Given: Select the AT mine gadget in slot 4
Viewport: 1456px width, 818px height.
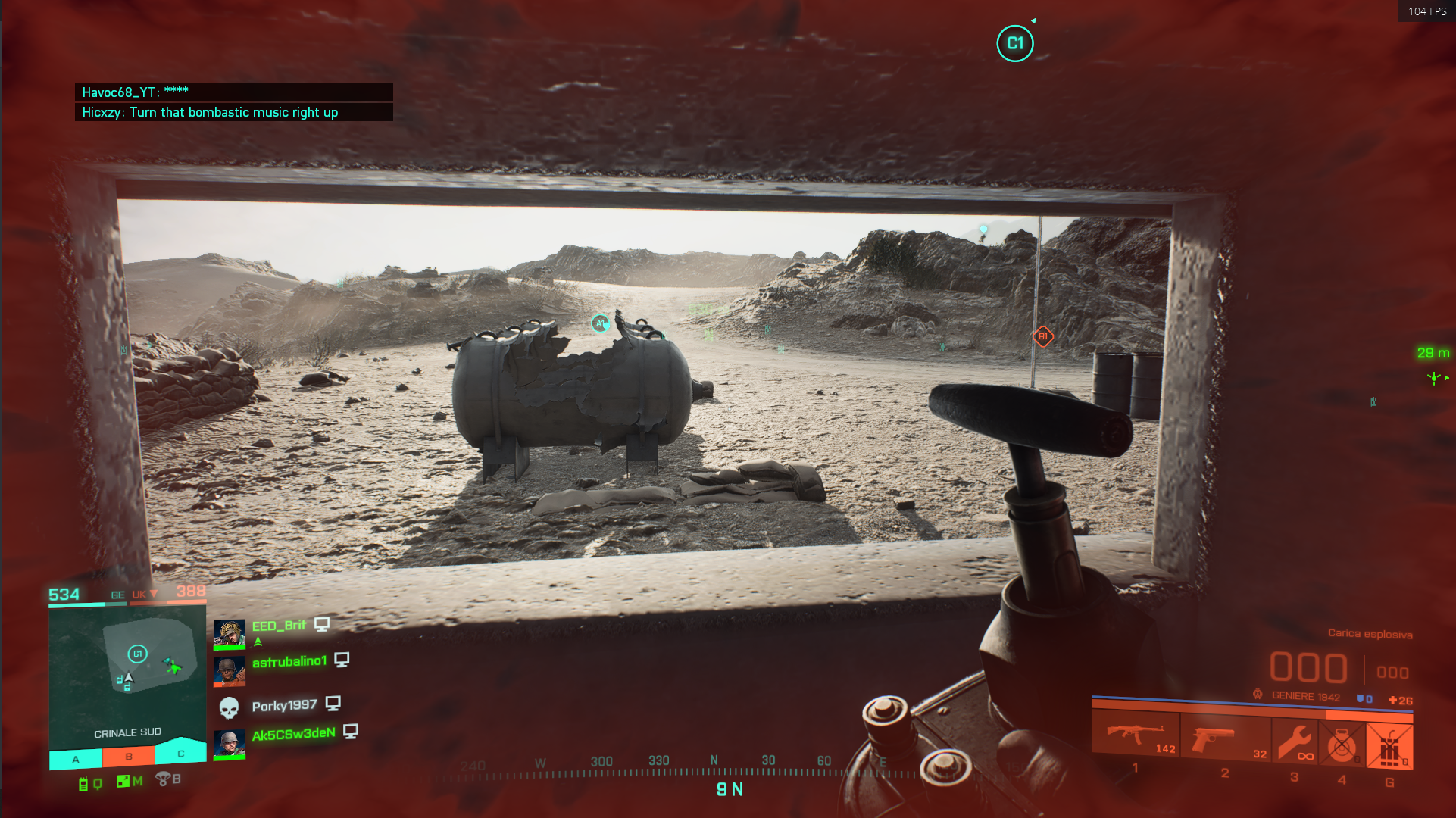Looking at the screenshot, I should click(x=1342, y=742).
